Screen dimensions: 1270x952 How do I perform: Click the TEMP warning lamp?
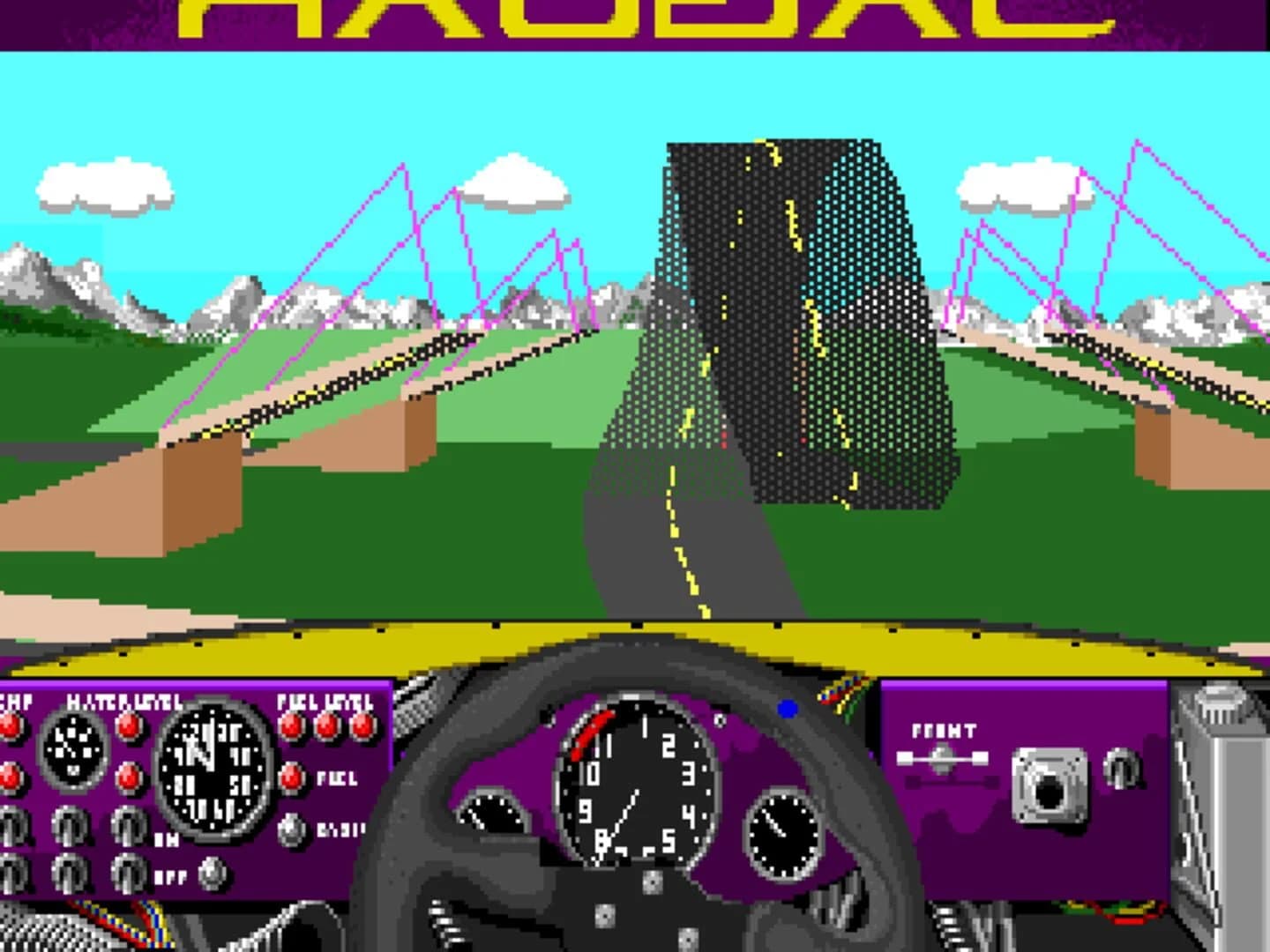(9, 725)
